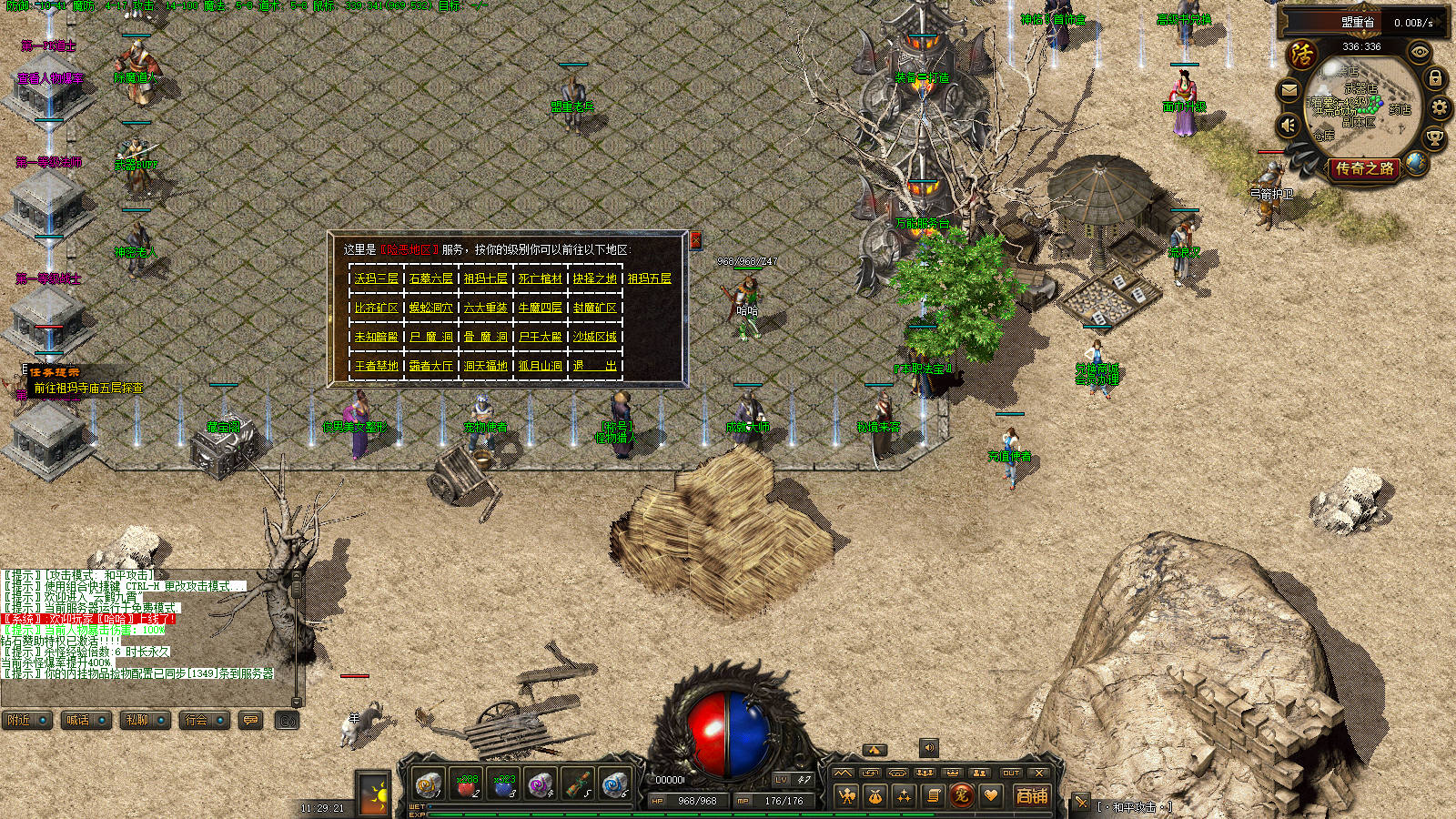
Task: Use the red potion in hotbar slot 2
Action: pos(466,784)
